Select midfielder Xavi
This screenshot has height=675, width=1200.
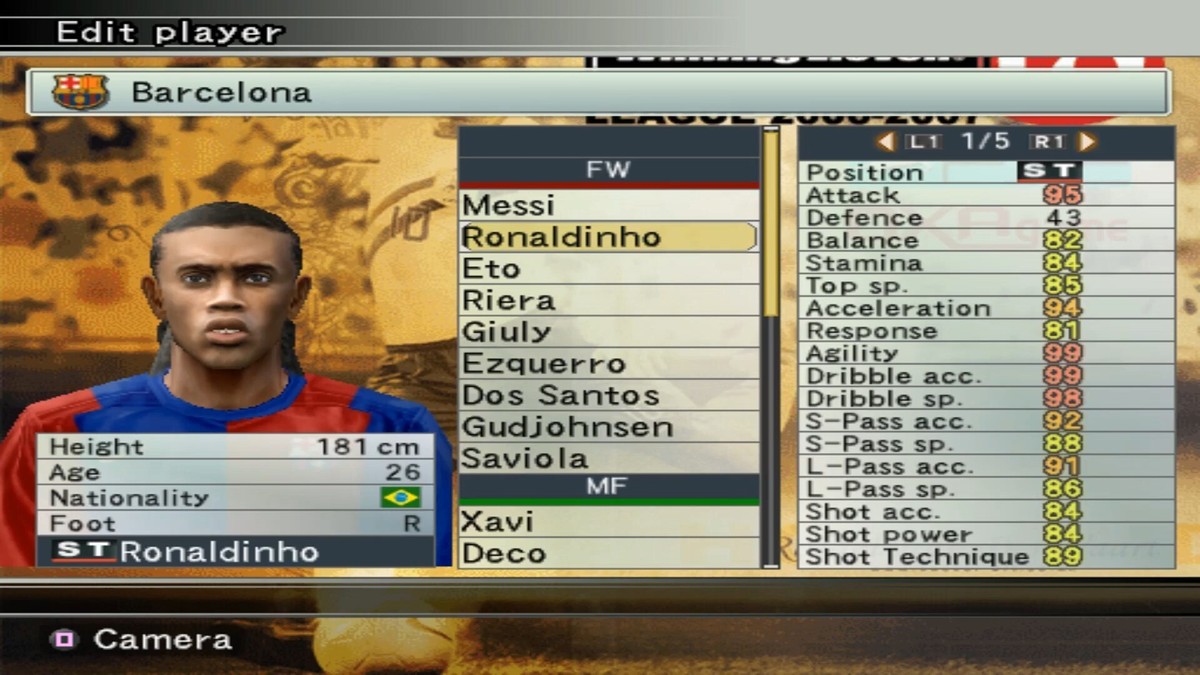608,522
